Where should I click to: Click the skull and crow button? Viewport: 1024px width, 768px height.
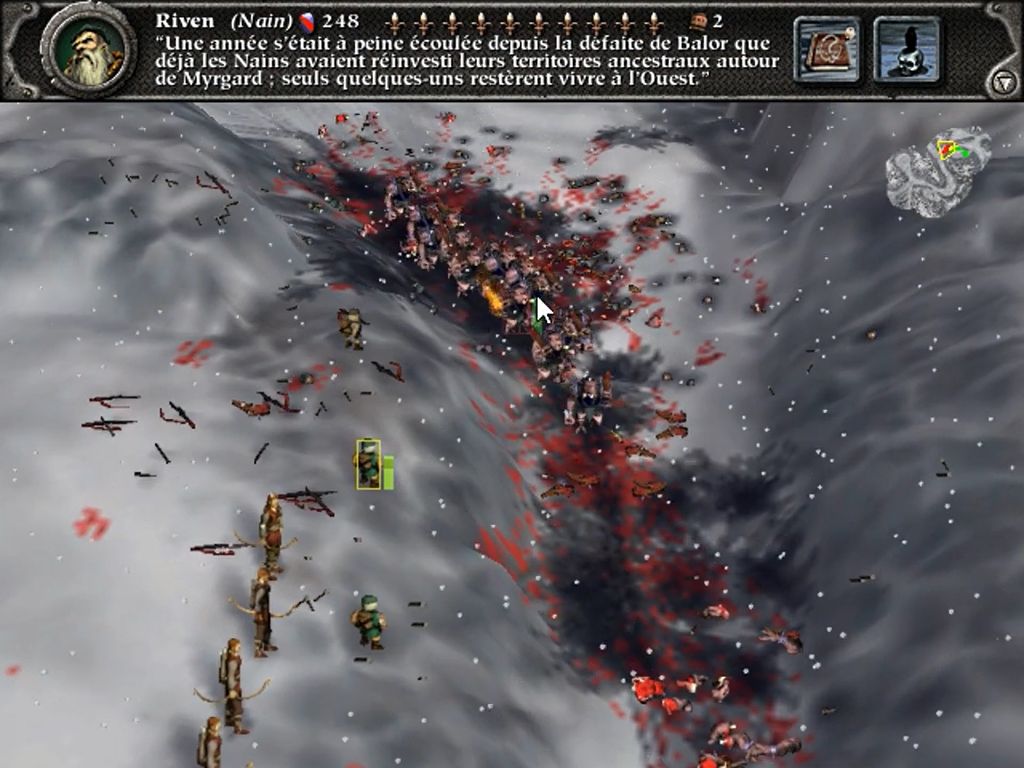[906, 49]
